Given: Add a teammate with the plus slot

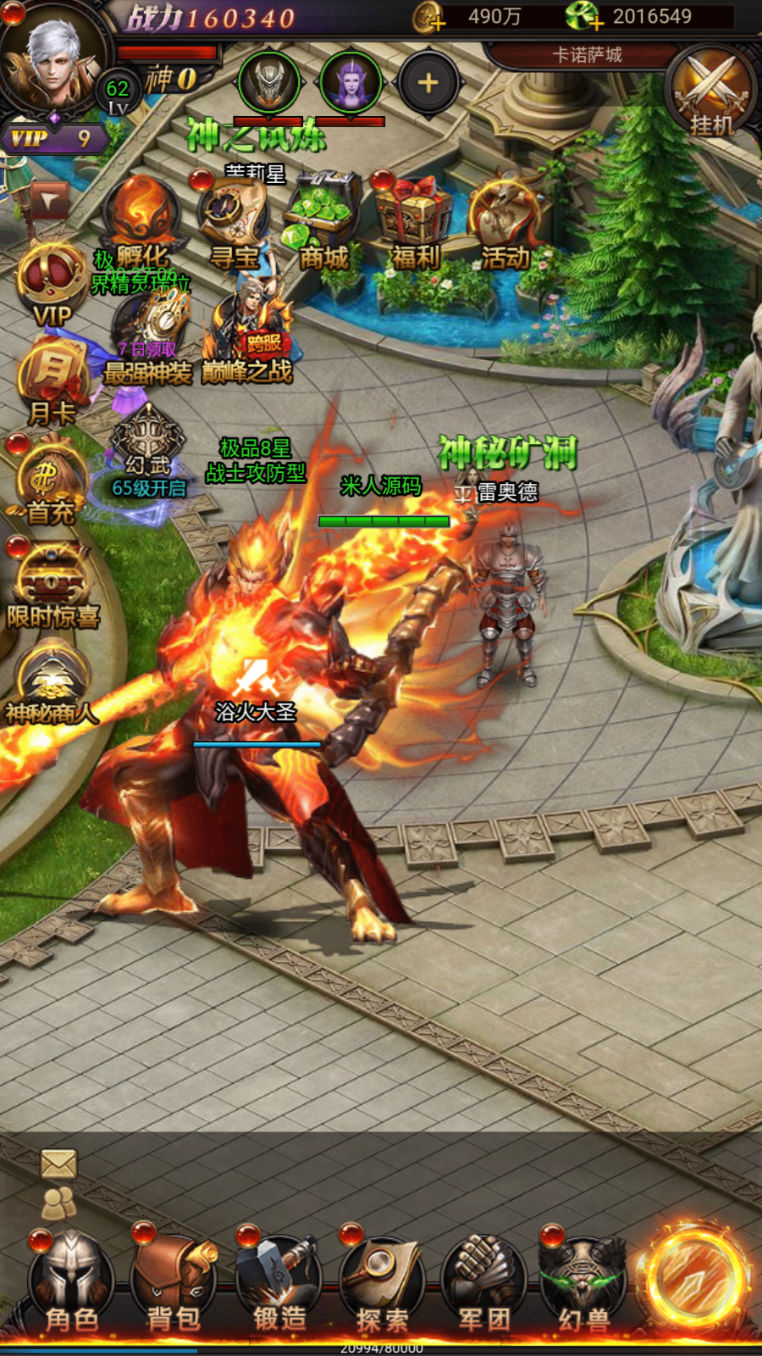Looking at the screenshot, I should coord(429,83).
